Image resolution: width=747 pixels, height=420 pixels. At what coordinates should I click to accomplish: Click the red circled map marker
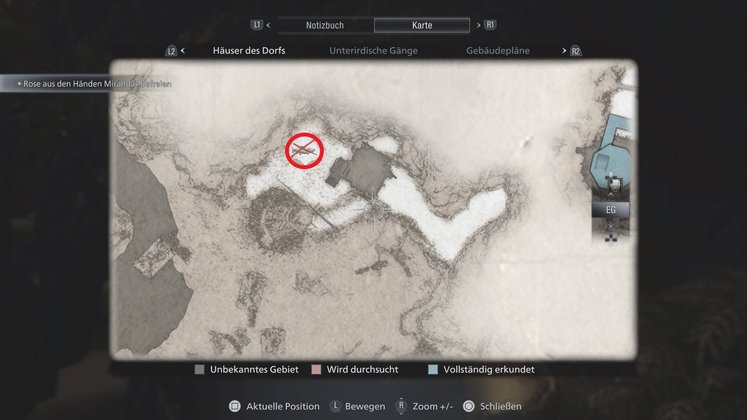[x=304, y=150]
